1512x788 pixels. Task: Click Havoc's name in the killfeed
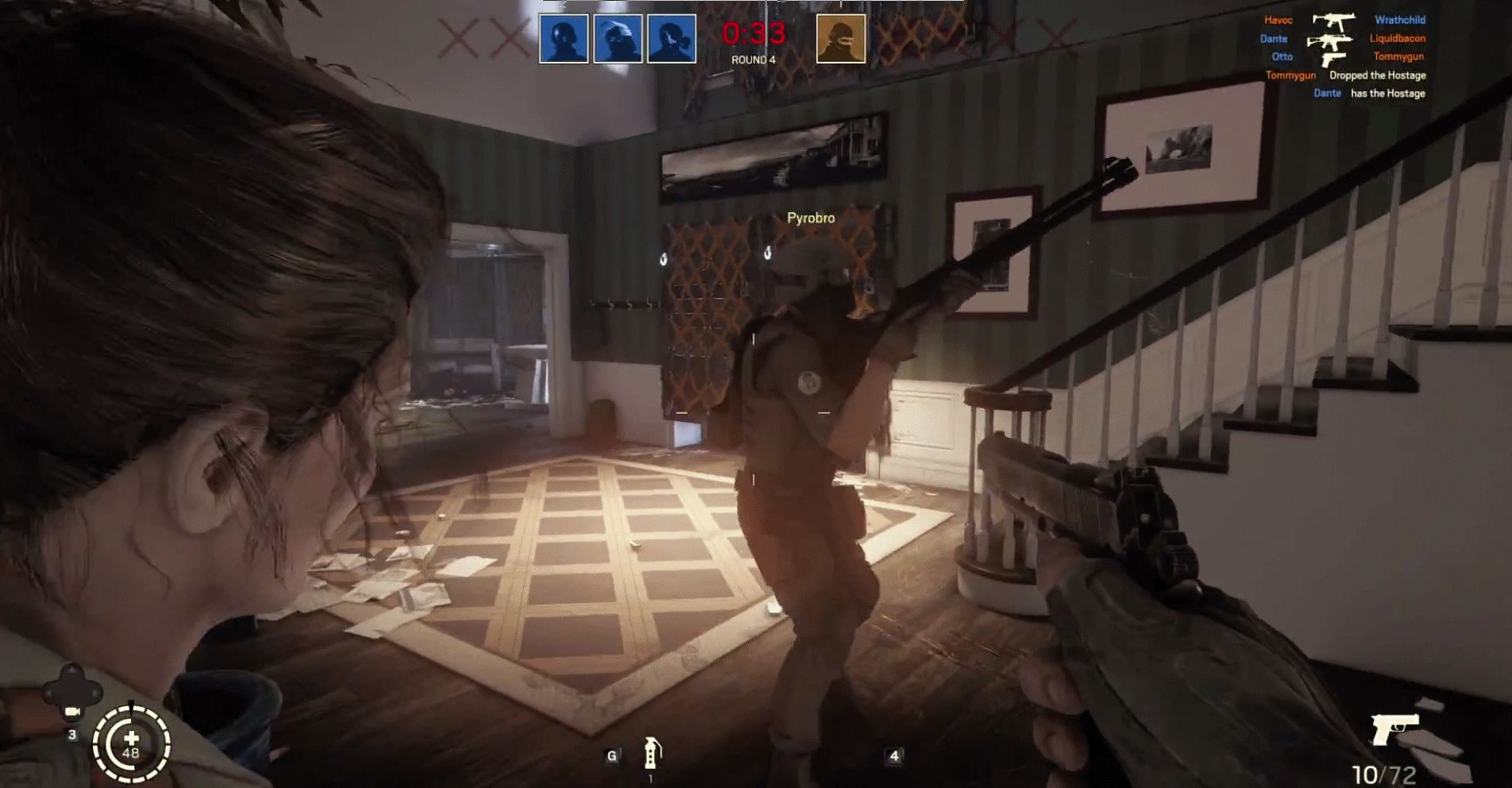click(1279, 20)
